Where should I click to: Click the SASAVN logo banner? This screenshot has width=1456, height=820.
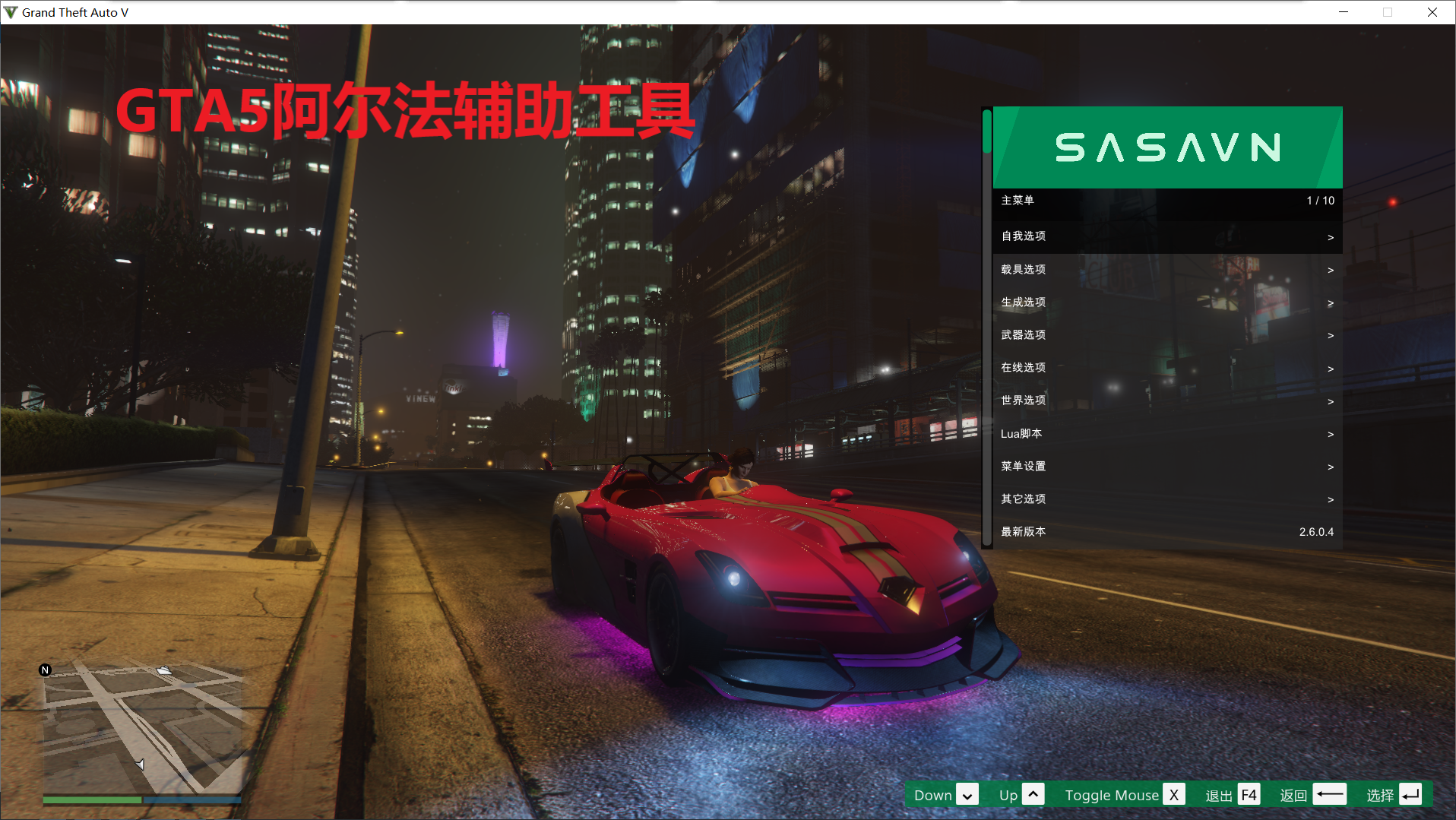click(x=1168, y=147)
